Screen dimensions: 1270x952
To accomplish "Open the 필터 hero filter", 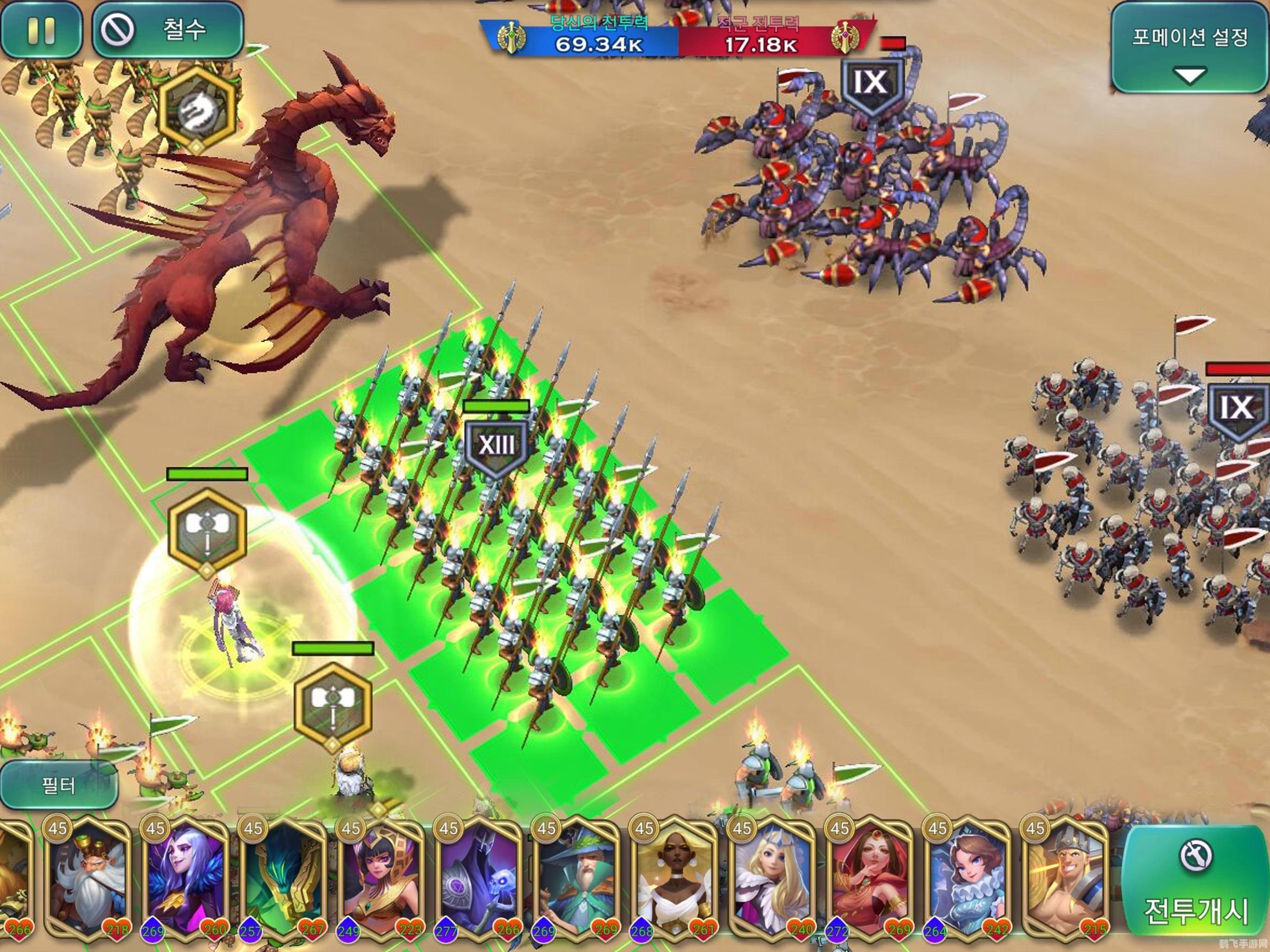I will pyautogui.click(x=59, y=785).
